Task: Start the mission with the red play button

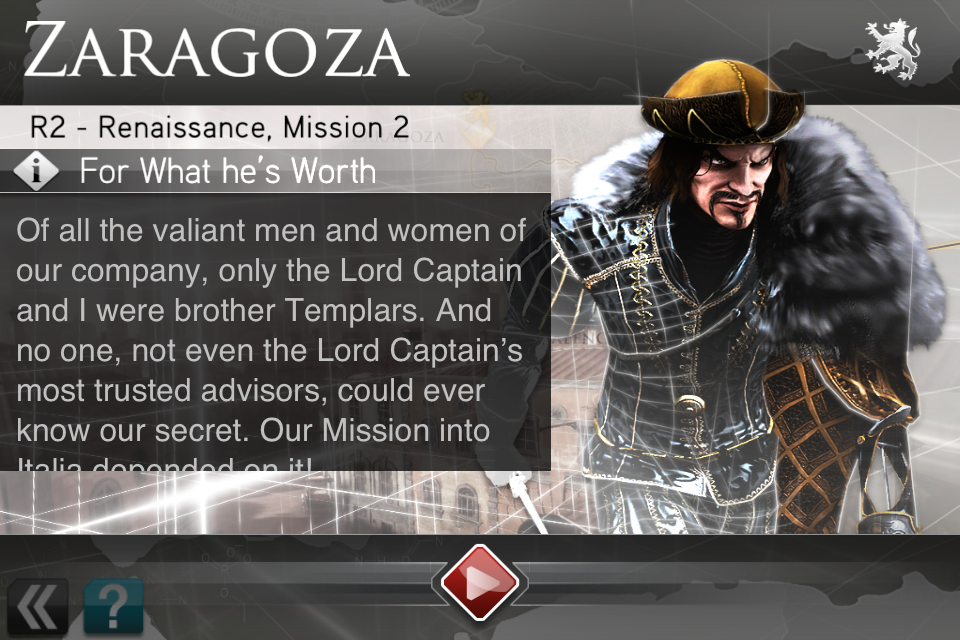Action: tap(480, 582)
